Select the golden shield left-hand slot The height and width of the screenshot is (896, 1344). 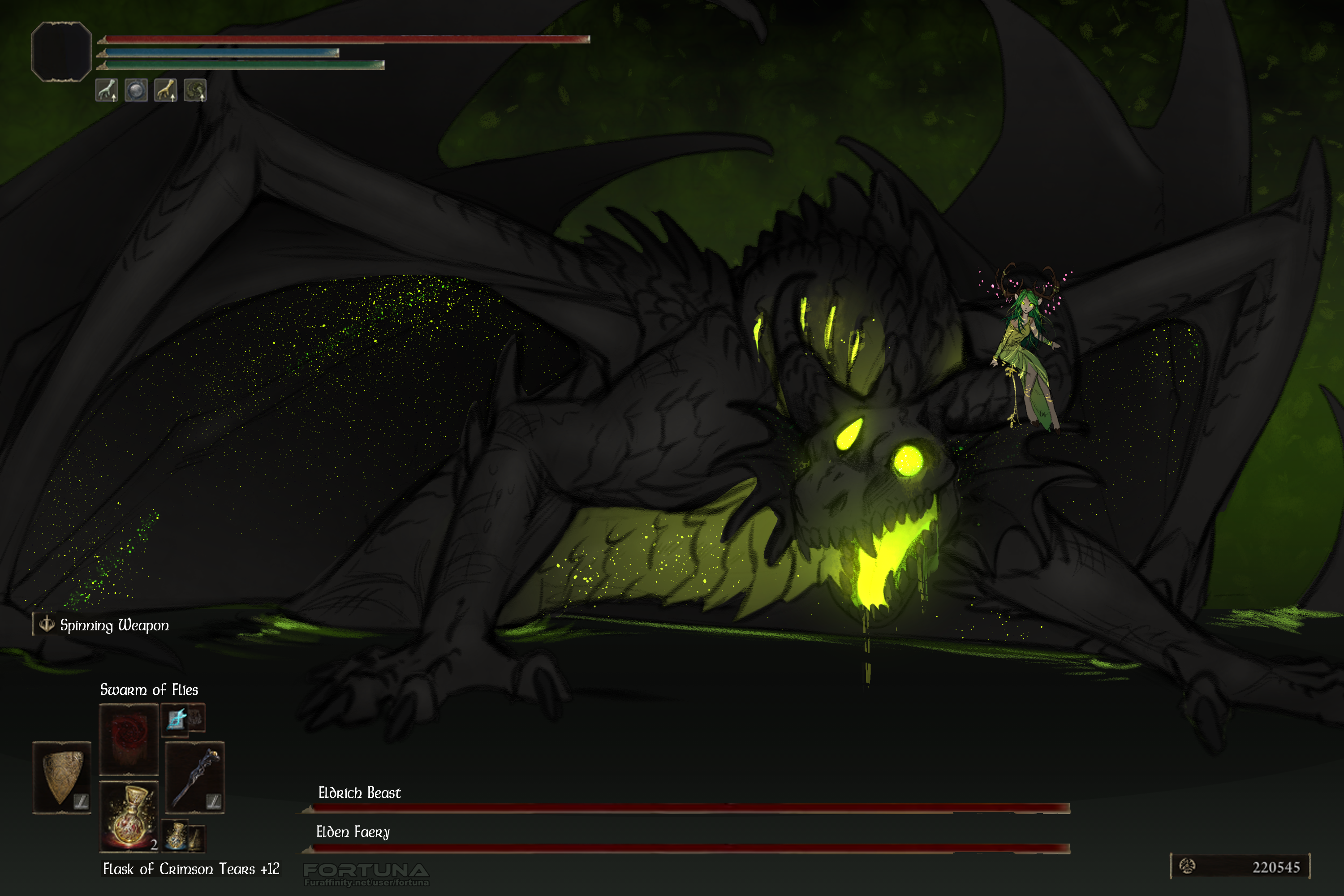62,776
